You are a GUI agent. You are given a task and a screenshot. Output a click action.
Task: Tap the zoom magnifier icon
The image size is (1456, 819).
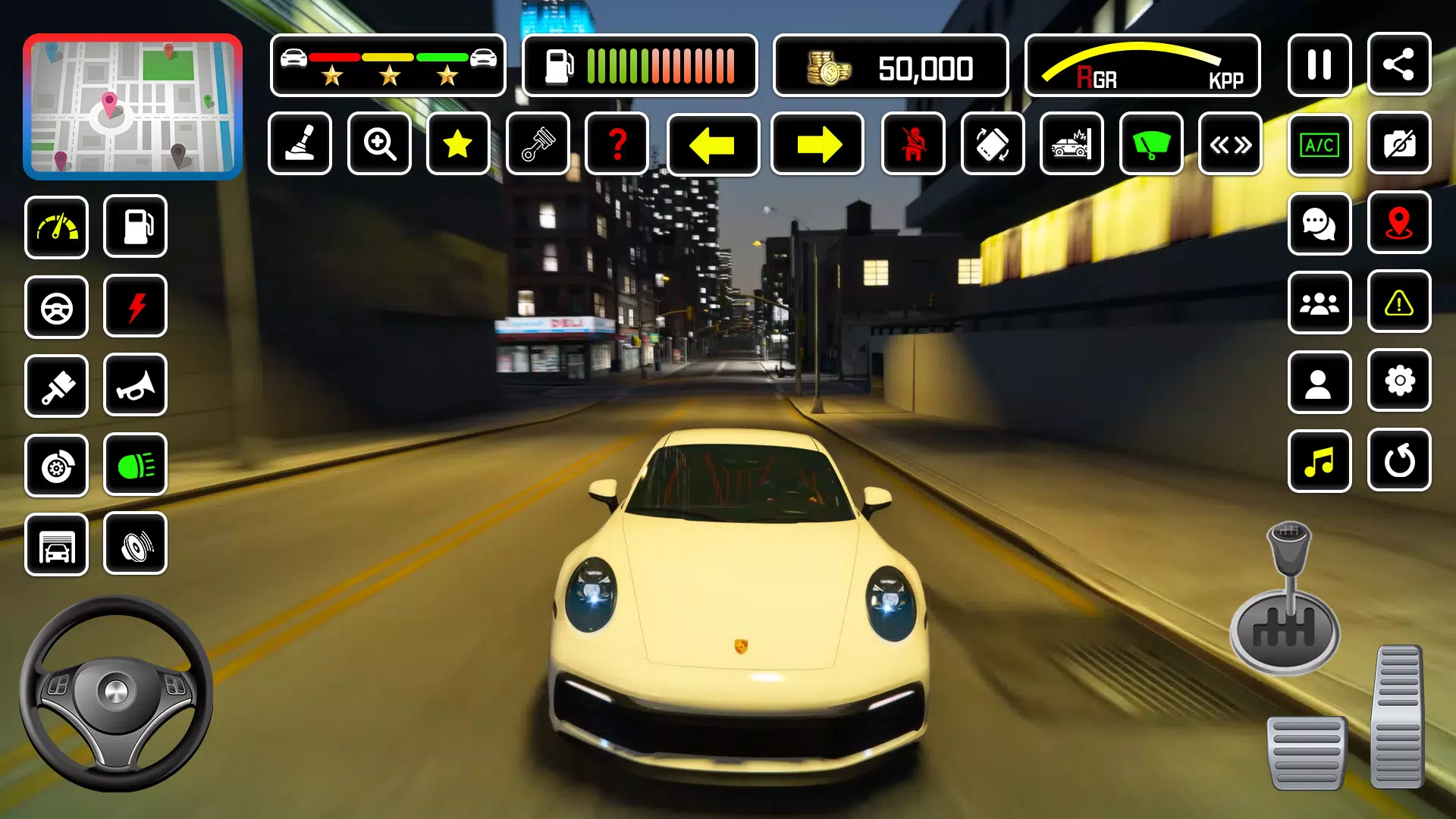pos(378,144)
